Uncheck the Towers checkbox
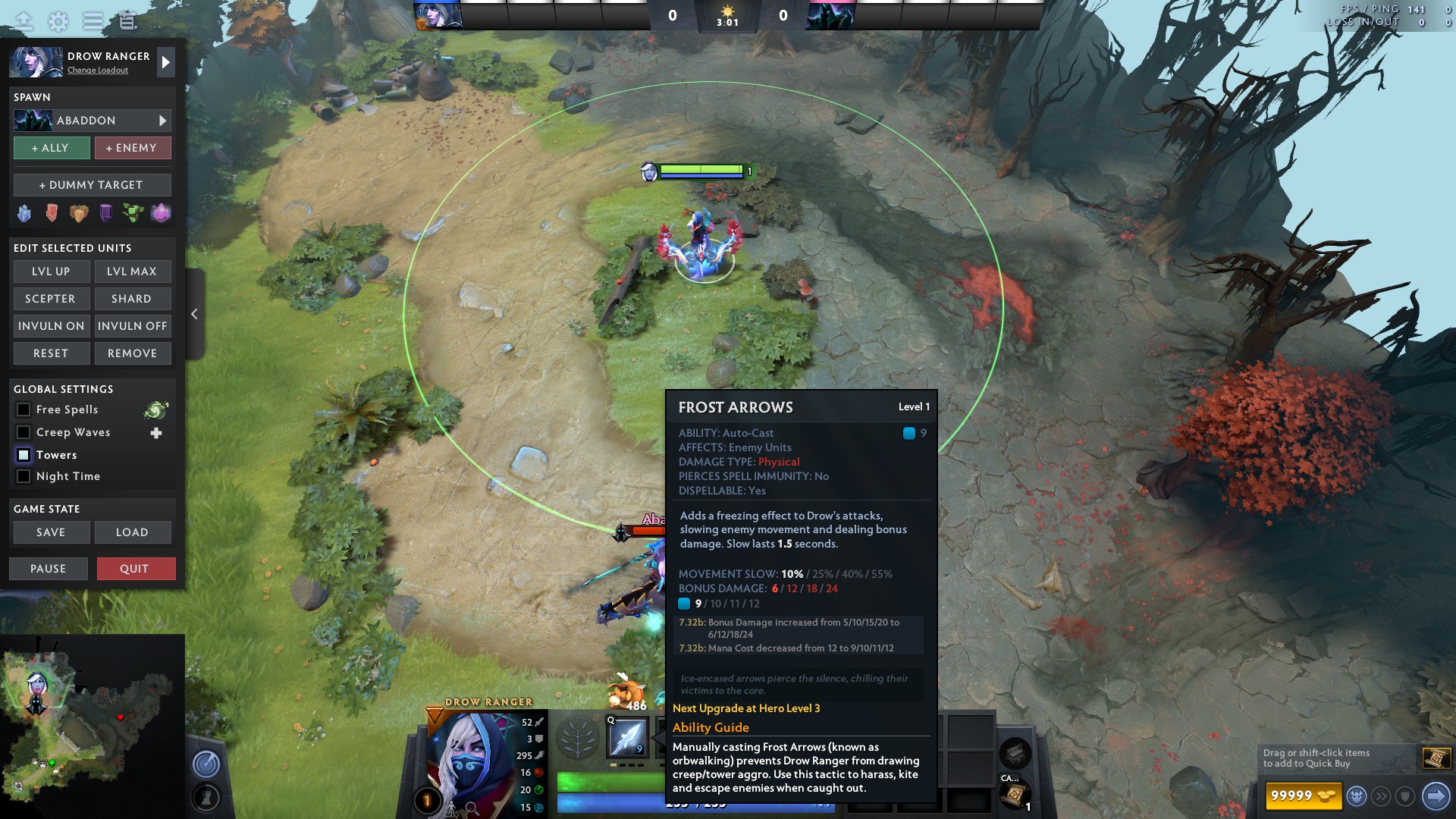 tap(24, 455)
